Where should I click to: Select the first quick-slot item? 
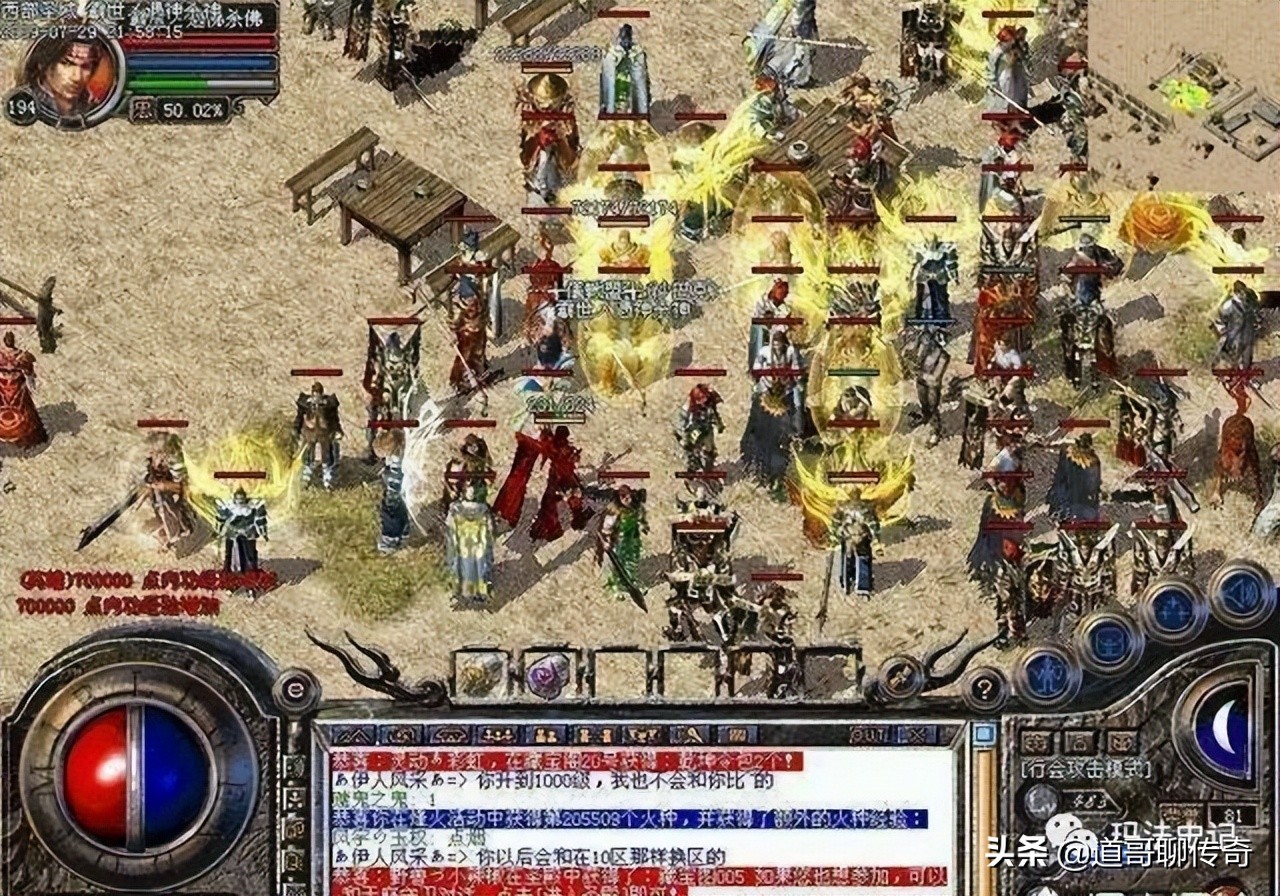click(x=482, y=674)
